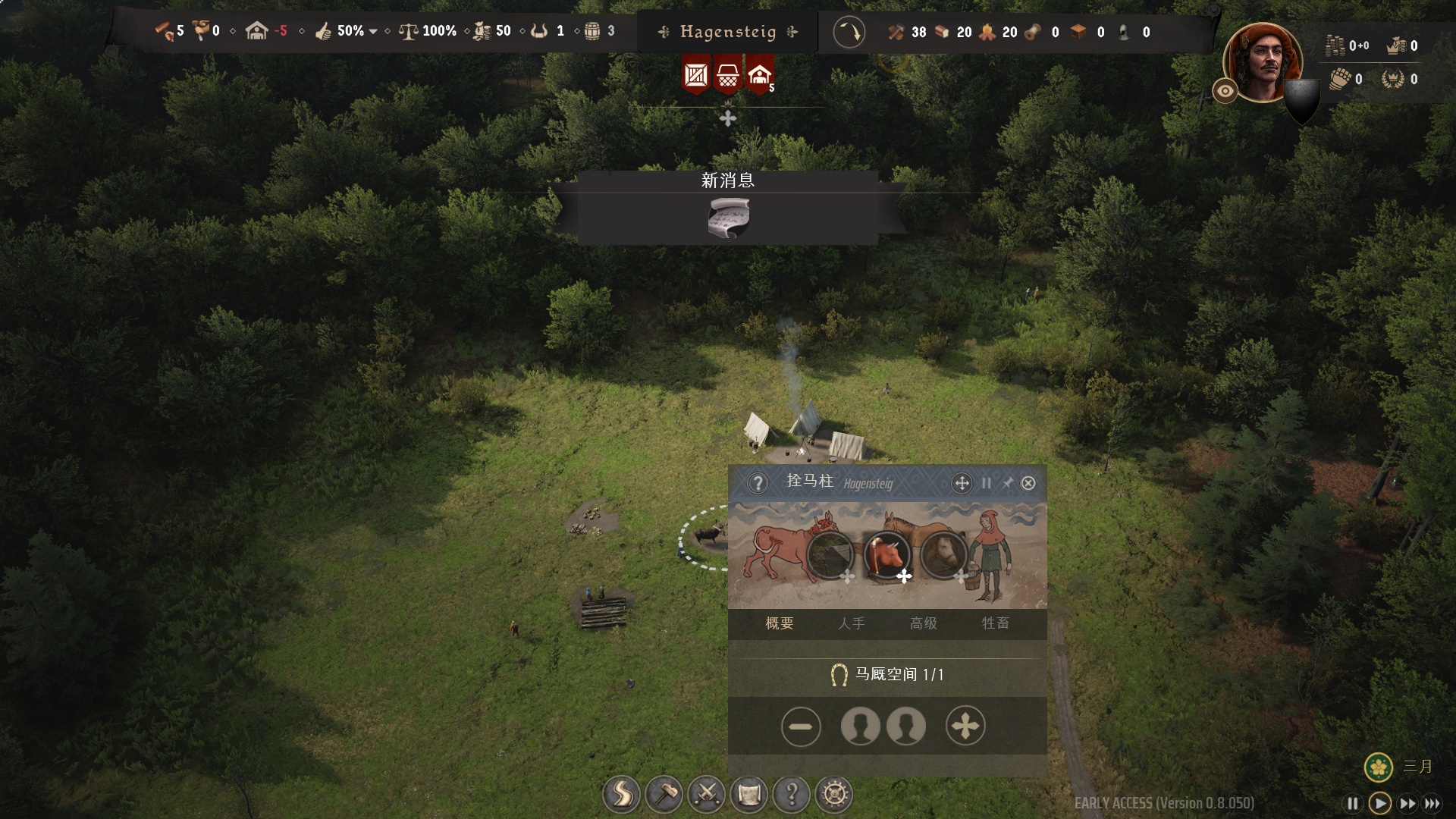Screen dimensions: 1456x819
Task: Order an ox with the ox icon
Action: coord(886,555)
